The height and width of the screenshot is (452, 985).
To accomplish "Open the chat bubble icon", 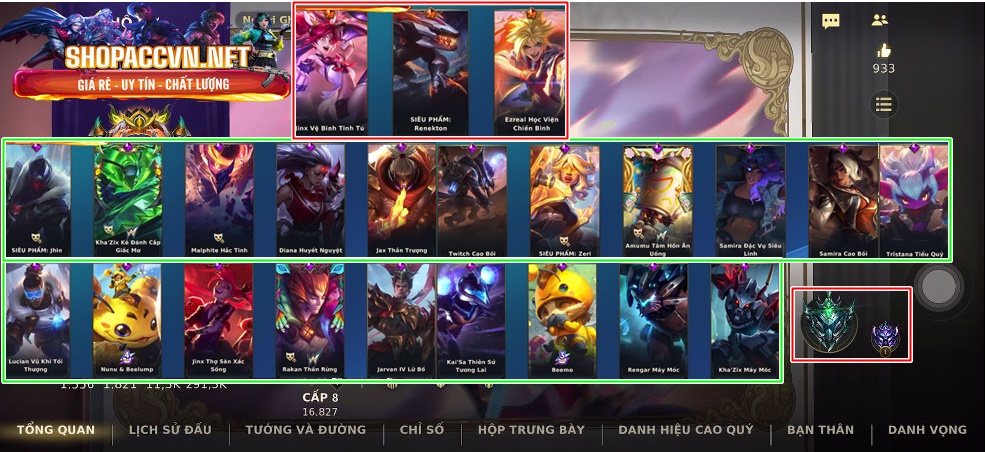I will coord(831,20).
